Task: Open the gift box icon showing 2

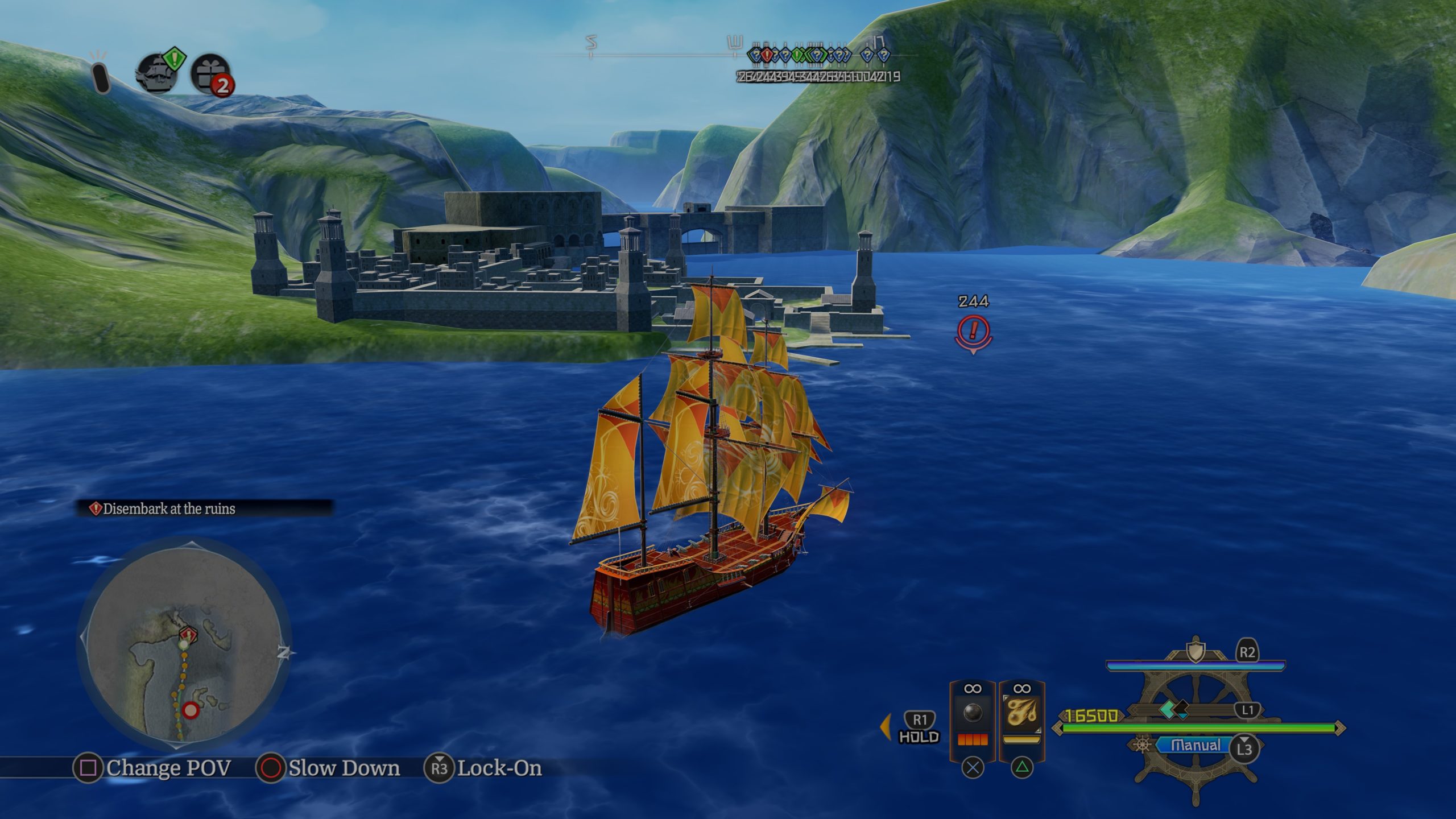Action: (211, 74)
